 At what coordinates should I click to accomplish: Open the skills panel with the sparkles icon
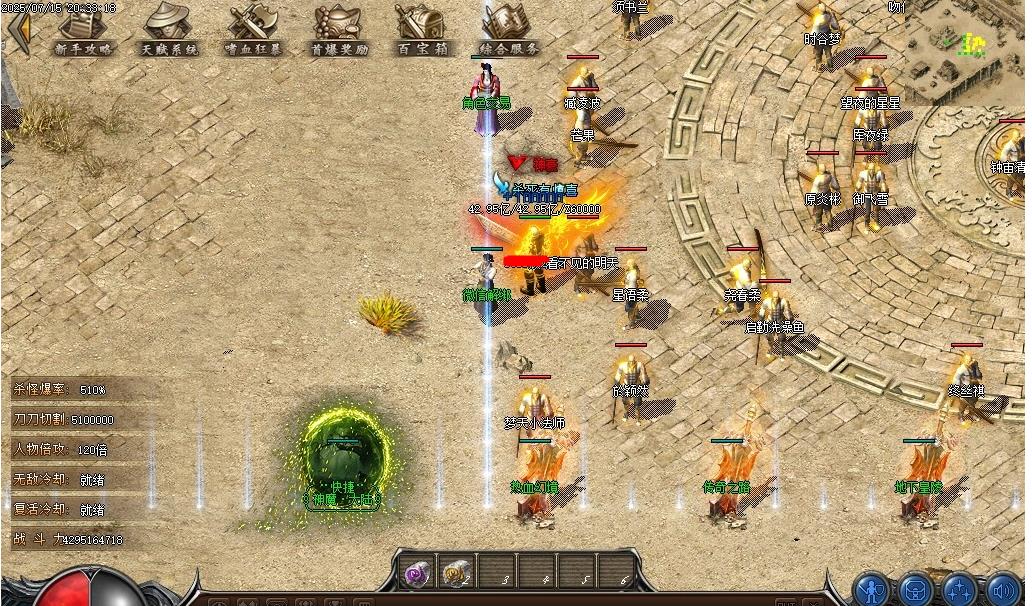tap(959, 588)
